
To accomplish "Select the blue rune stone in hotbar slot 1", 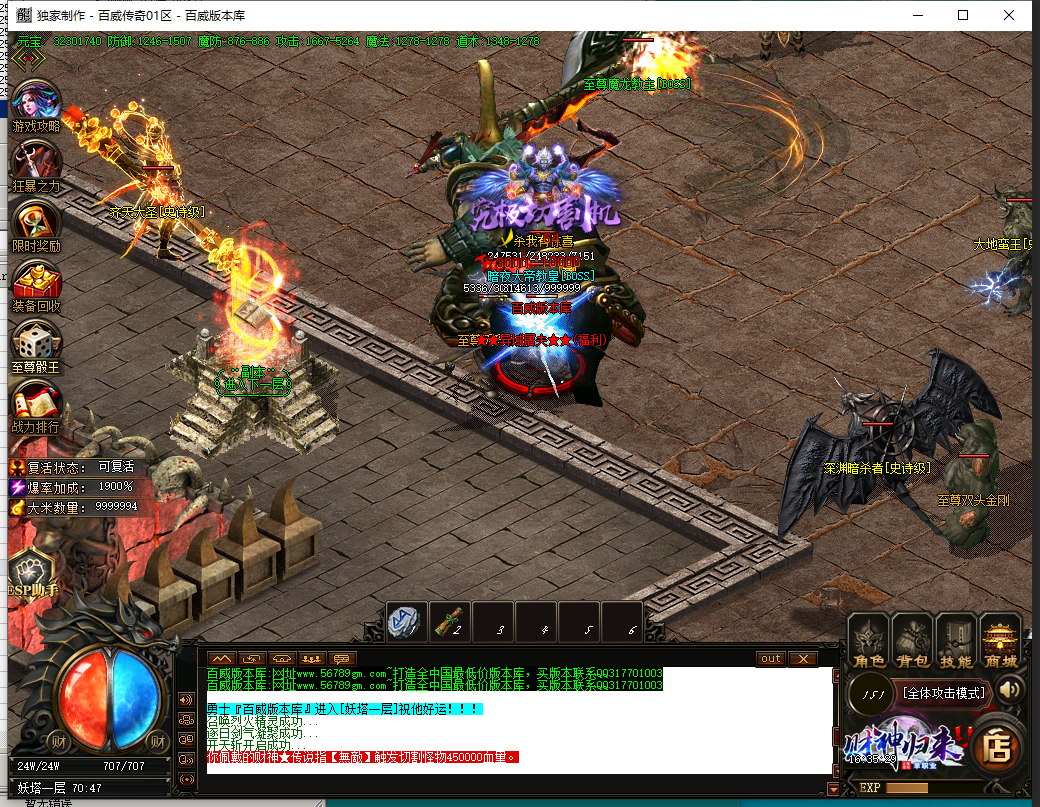I will (x=407, y=621).
